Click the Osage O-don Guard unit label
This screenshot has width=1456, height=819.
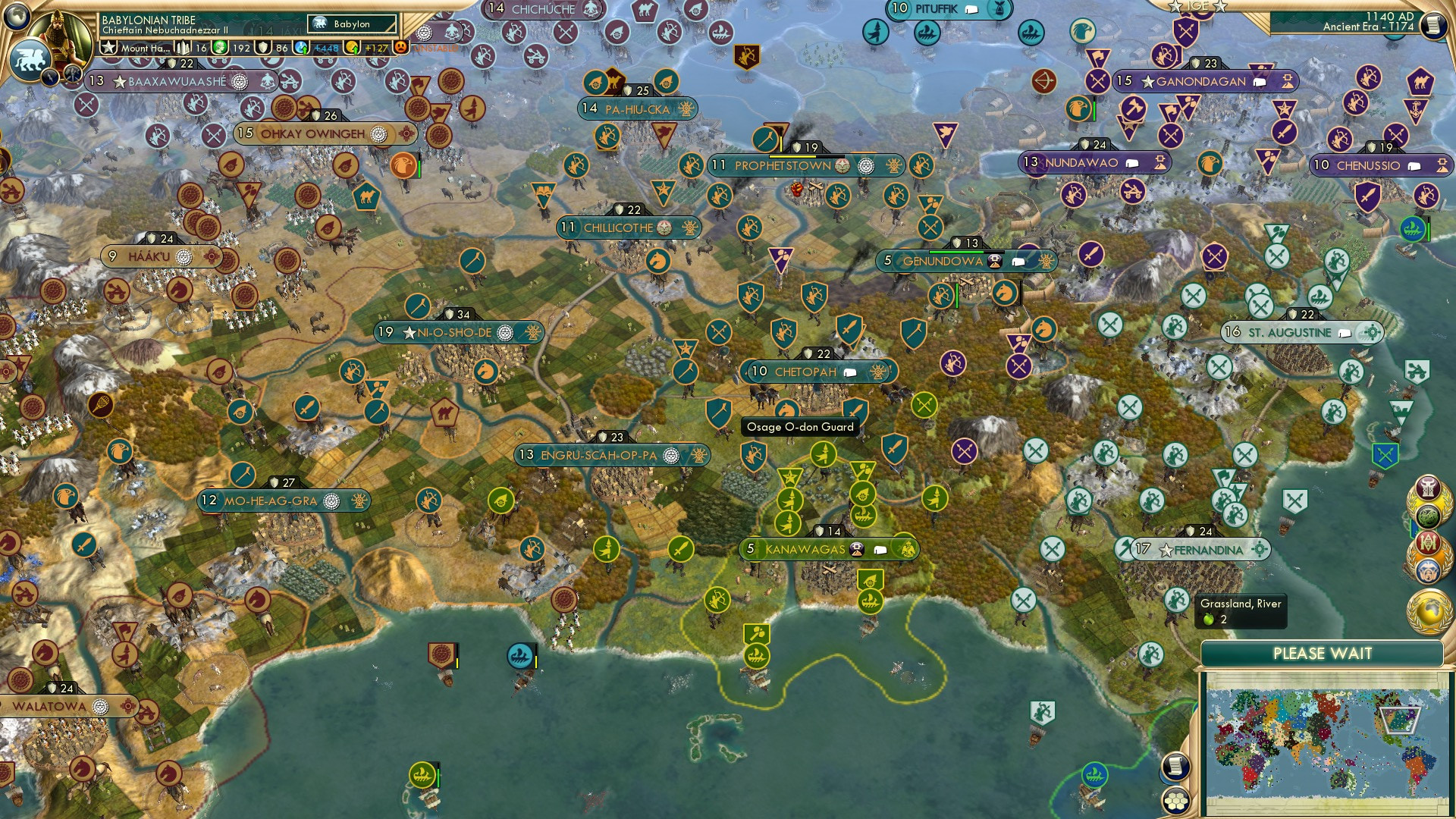(x=799, y=427)
